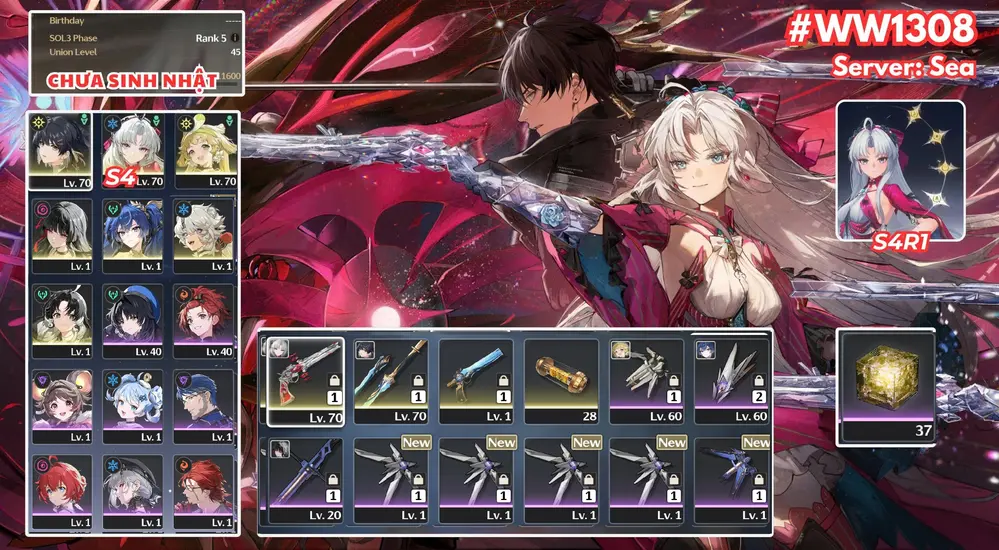Select the blonde Lv. 70 character
Viewport: 999px width, 550px height.
[x=204, y=148]
